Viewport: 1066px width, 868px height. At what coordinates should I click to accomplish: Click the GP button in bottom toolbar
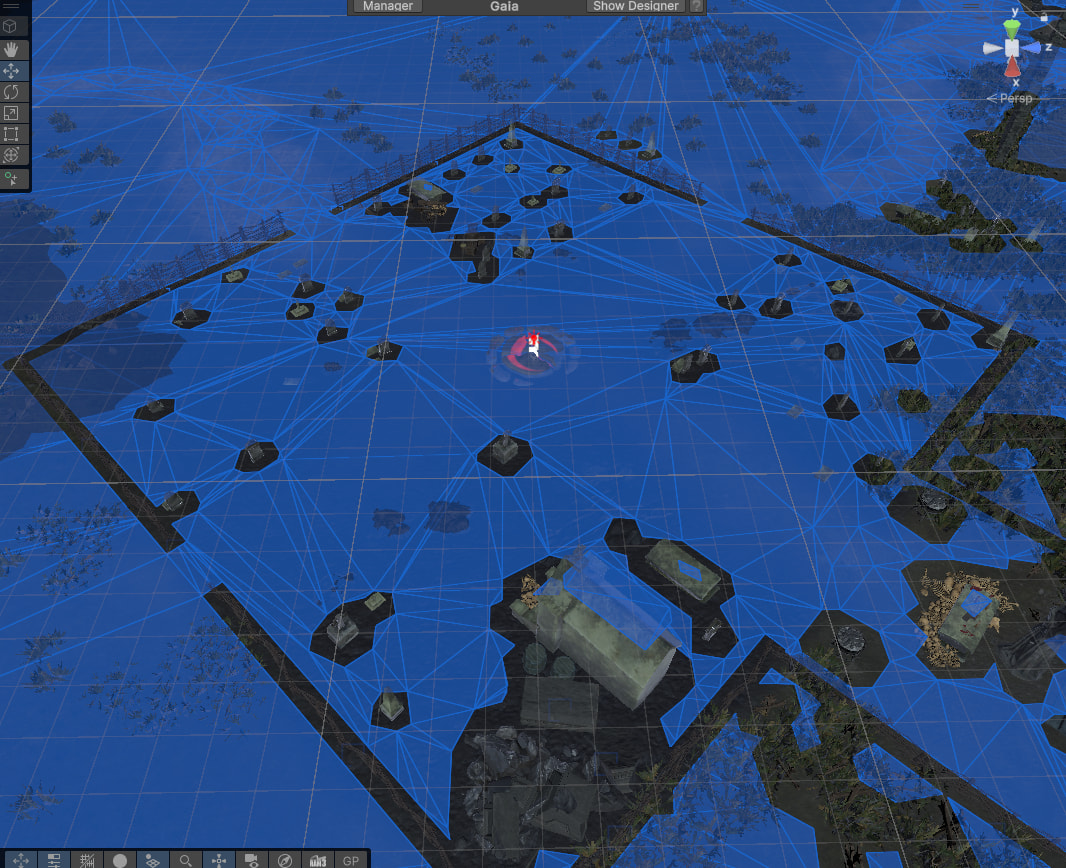coord(351,860)
